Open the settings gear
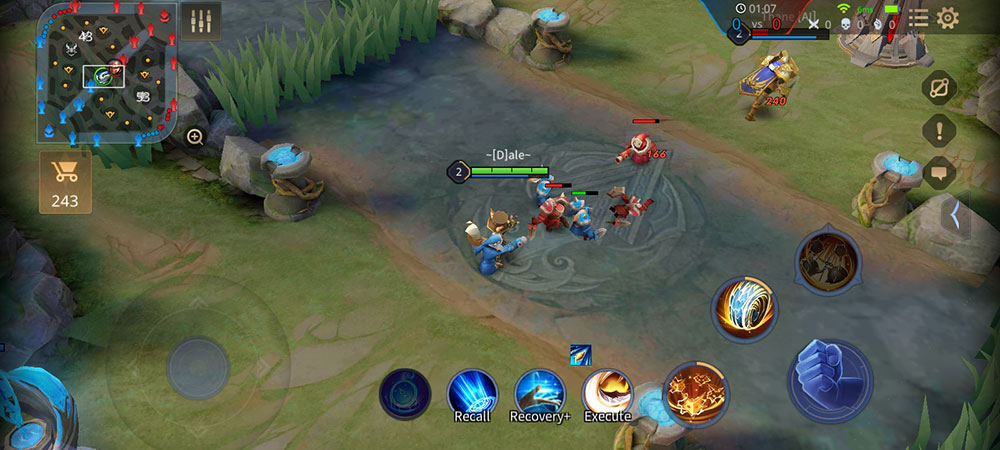 [947, 18]
